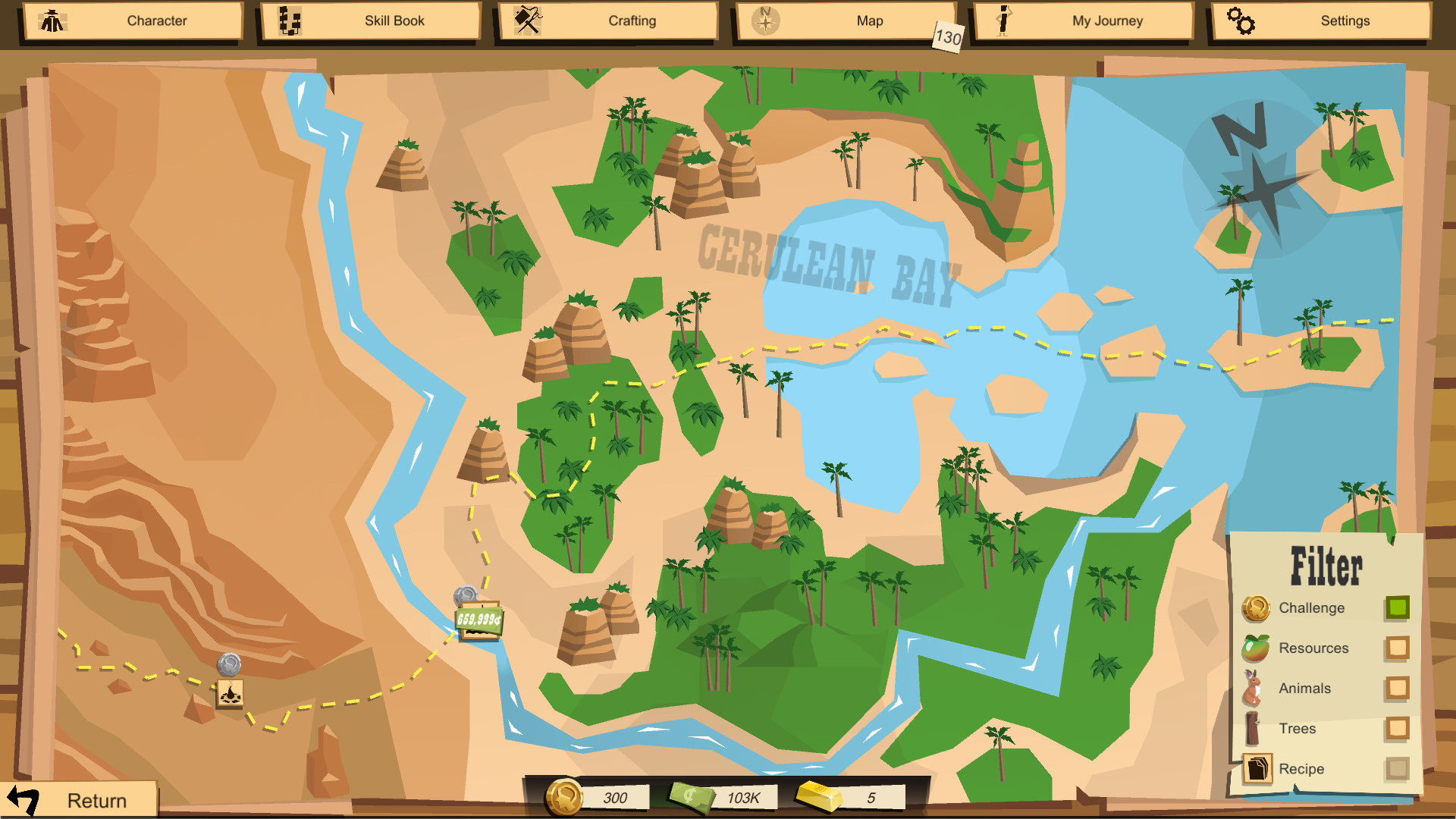Click the 659,999¢ price tag marker

480,618
